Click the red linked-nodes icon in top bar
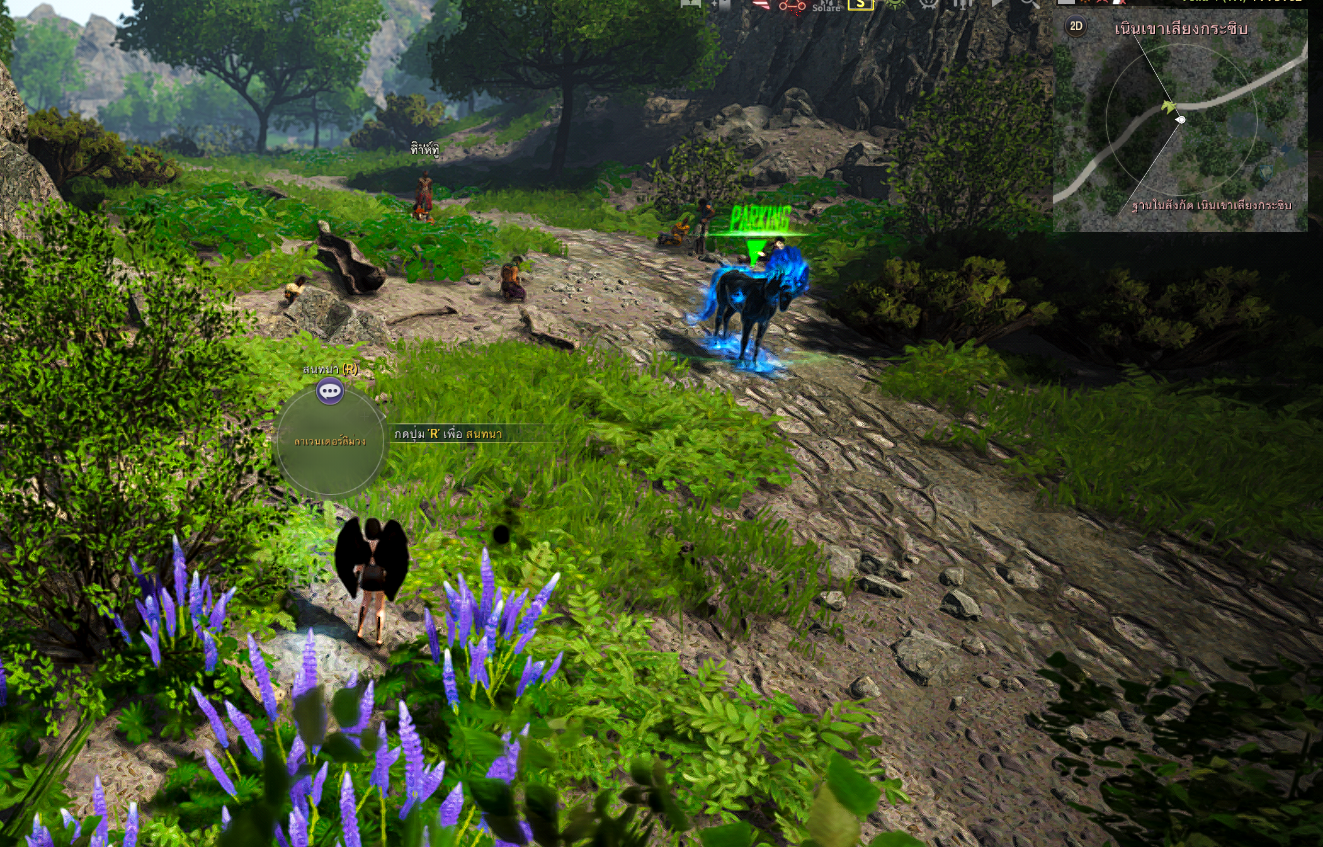 pos(792,5)
